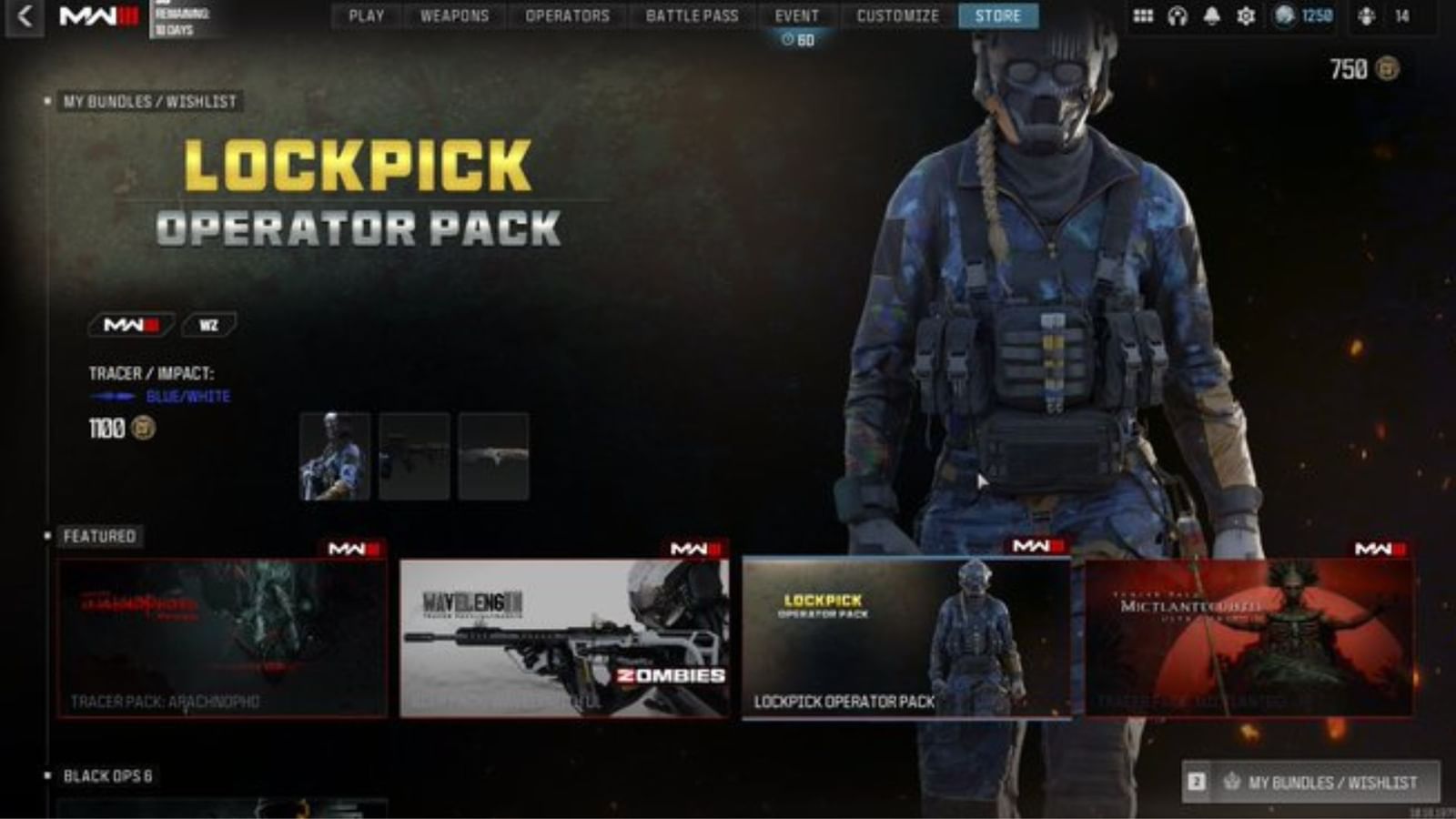Click the headset audio channel icon
The height and width of the screenshot is (819, 1456).
click(1178, 15)
